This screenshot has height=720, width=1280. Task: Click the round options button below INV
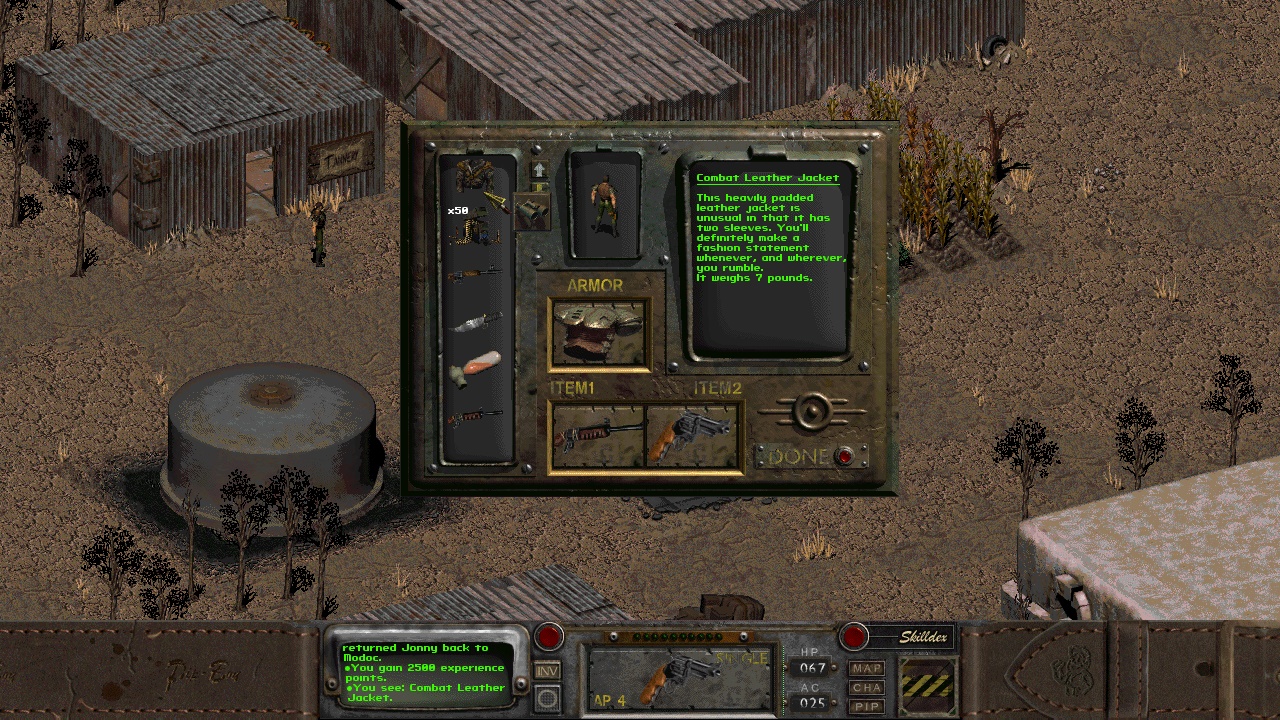click(x=547, y=698)
